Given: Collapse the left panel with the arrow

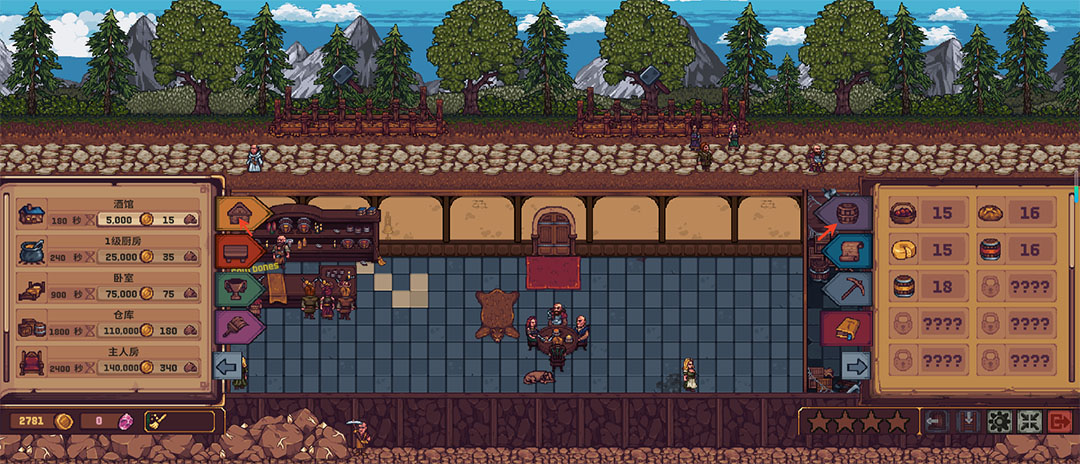Looking at the screenshot, I should (x=231, y=364).
